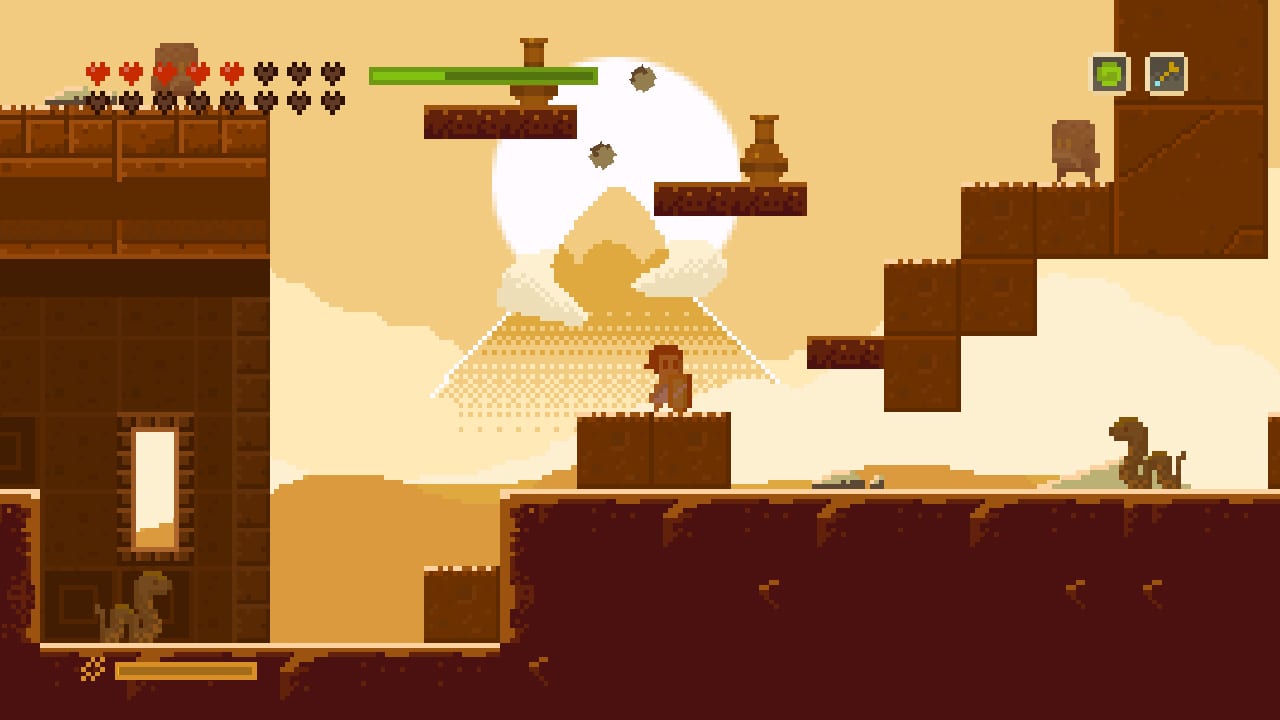This screenshot has height=720, width=1280.
Task: Select the green orb inventory icon
Action: pos(1109,73)
